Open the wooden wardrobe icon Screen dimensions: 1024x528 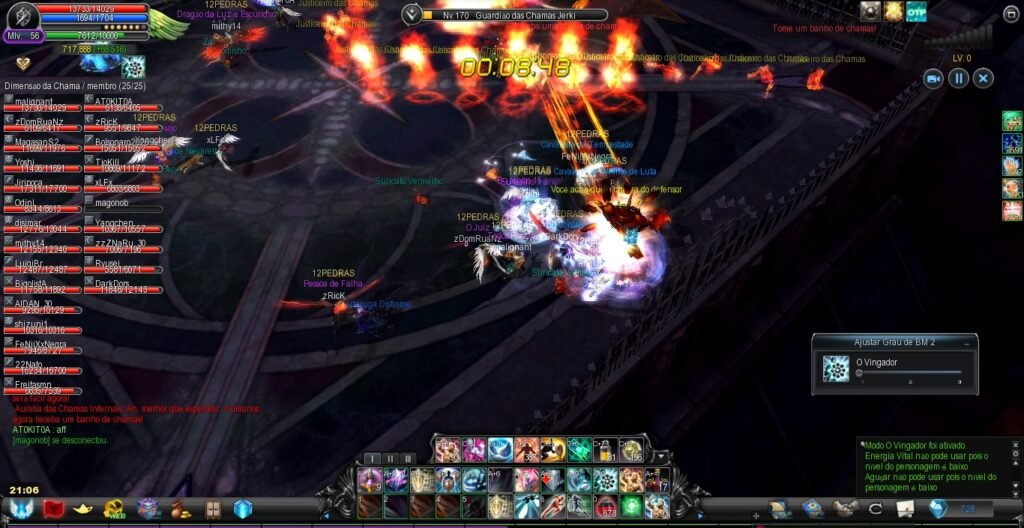click(x=212, y=509)
